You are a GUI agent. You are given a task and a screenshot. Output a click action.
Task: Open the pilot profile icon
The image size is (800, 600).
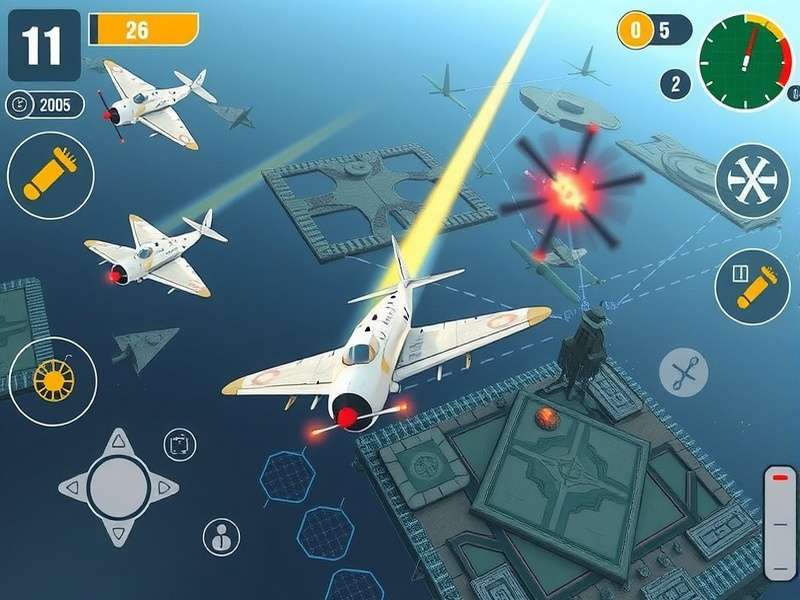(221, 537)
